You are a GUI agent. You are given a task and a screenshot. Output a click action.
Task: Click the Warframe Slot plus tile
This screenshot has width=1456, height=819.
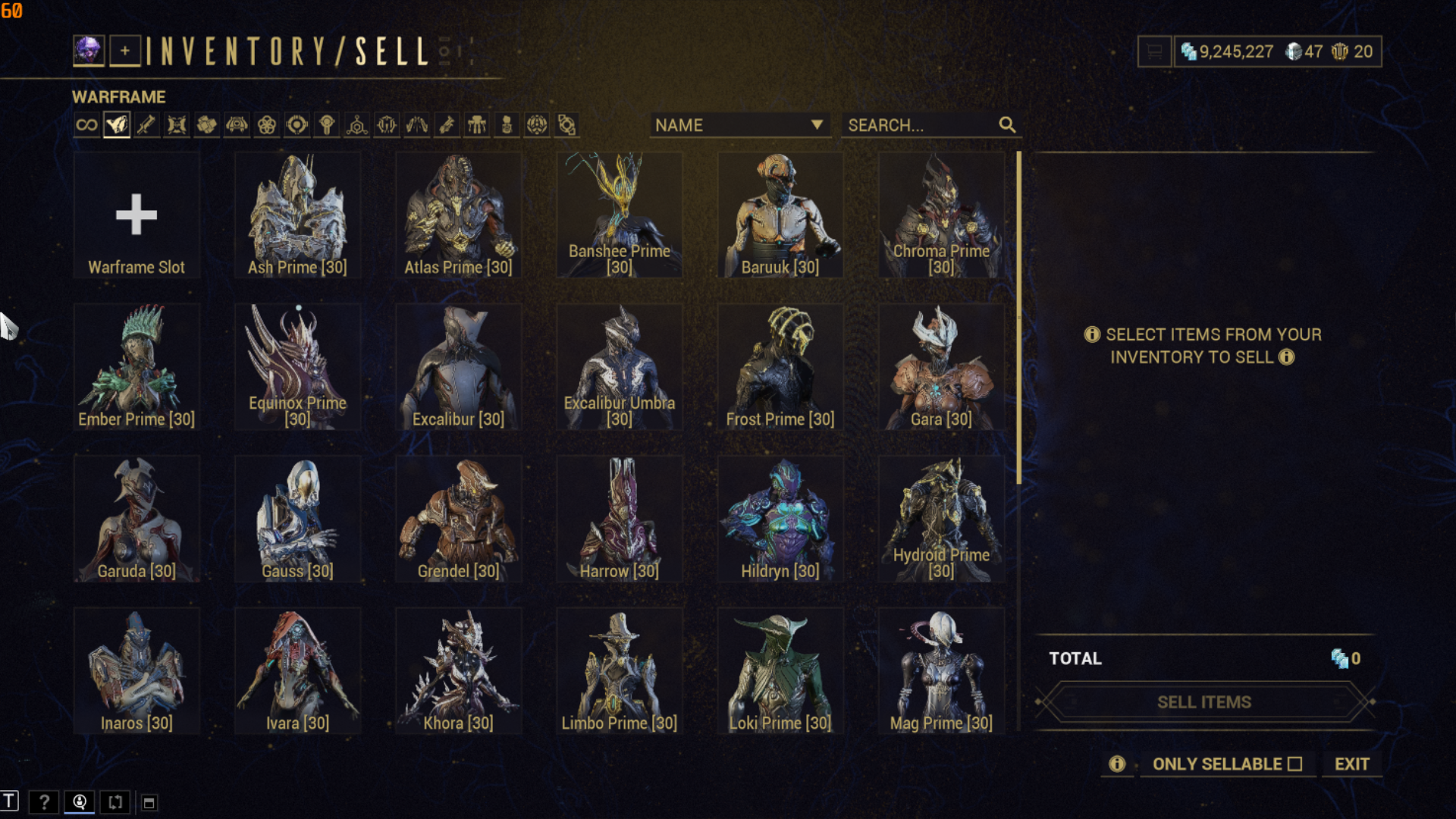tap(136, 215)
